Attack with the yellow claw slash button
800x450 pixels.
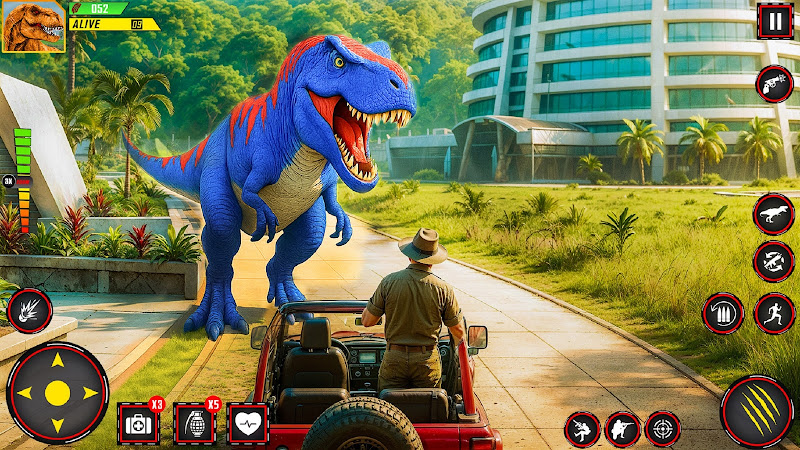click(757, 410)
